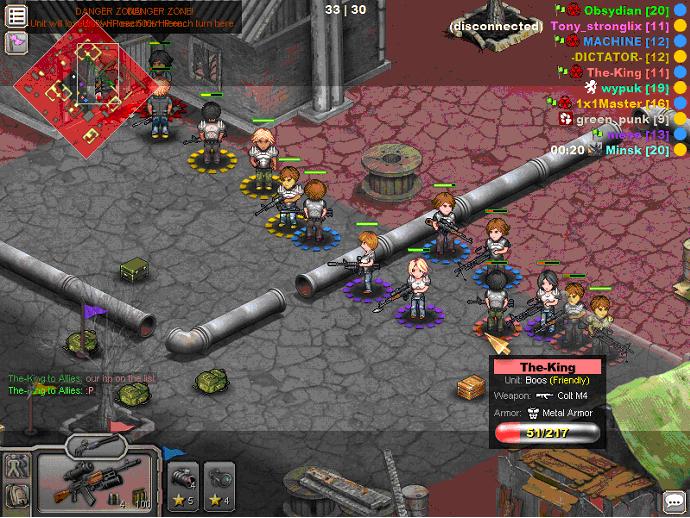
Task: Open the soldier stance button
Action: [x=15, y=466]
